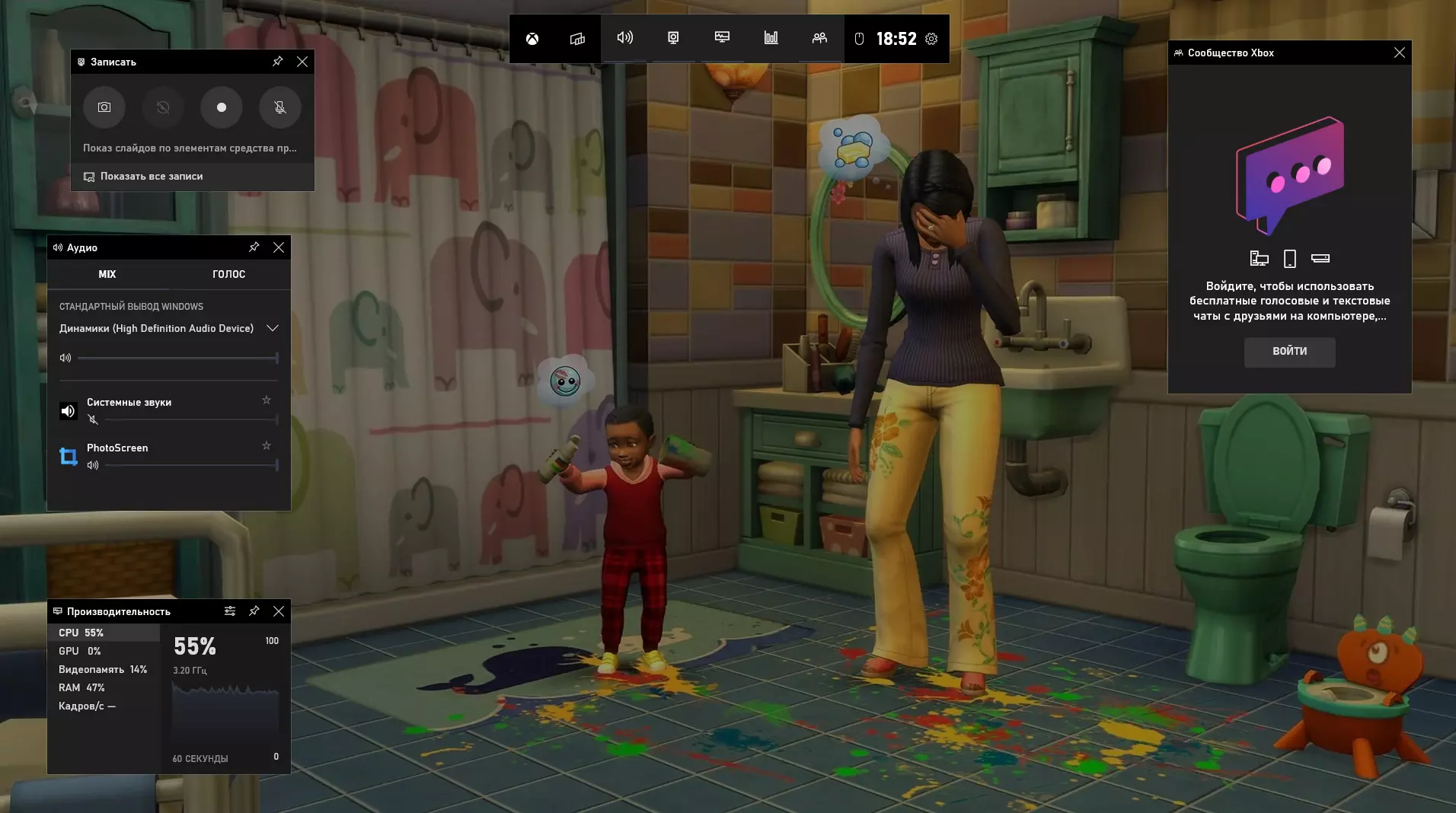Switch to the ГОЛОС audio tab
The width and height of the screenshot is (1456, 813).
click(x=228, y=274)
